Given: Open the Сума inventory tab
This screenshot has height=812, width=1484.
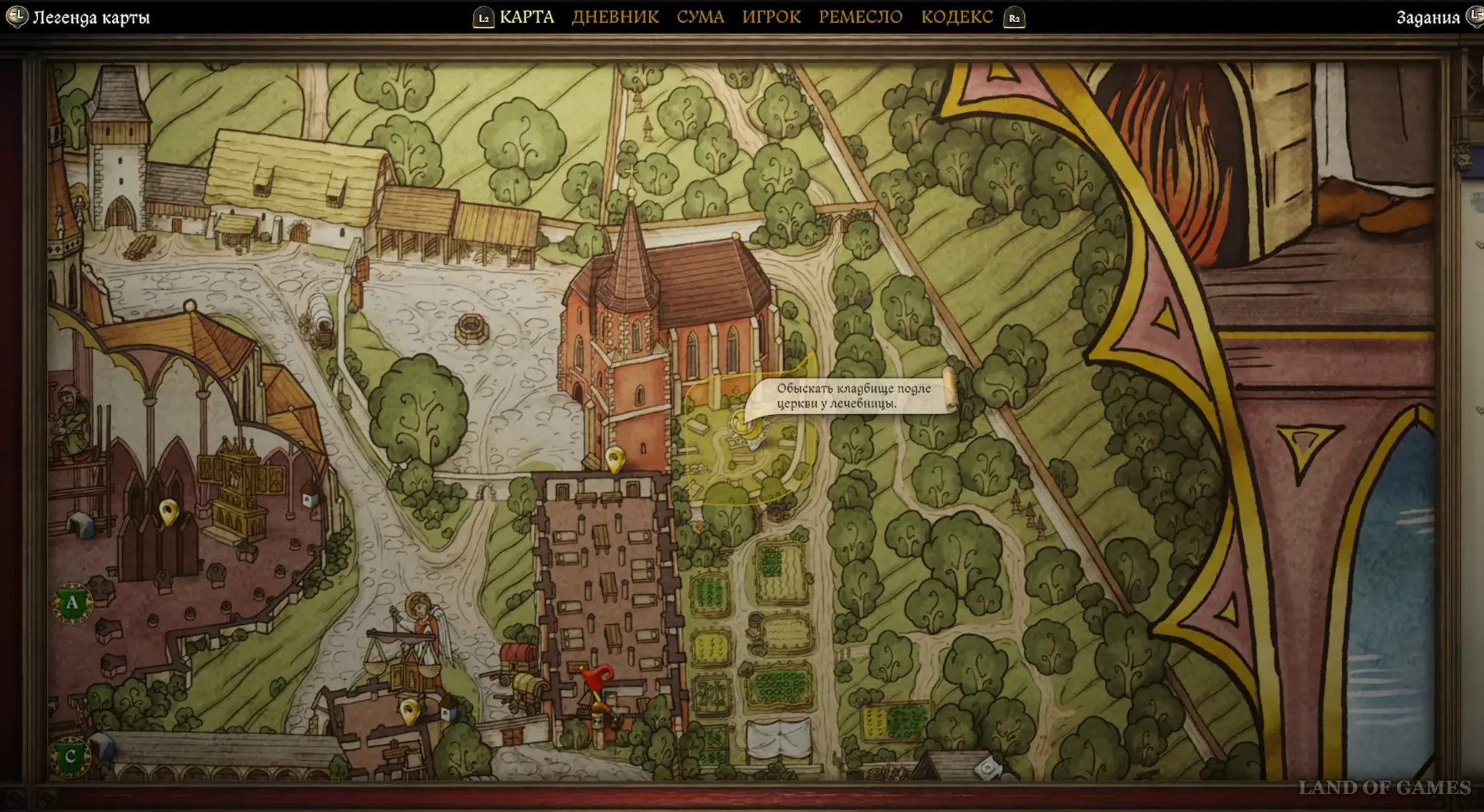Looking at the screenshot, I should coord(700,17).
